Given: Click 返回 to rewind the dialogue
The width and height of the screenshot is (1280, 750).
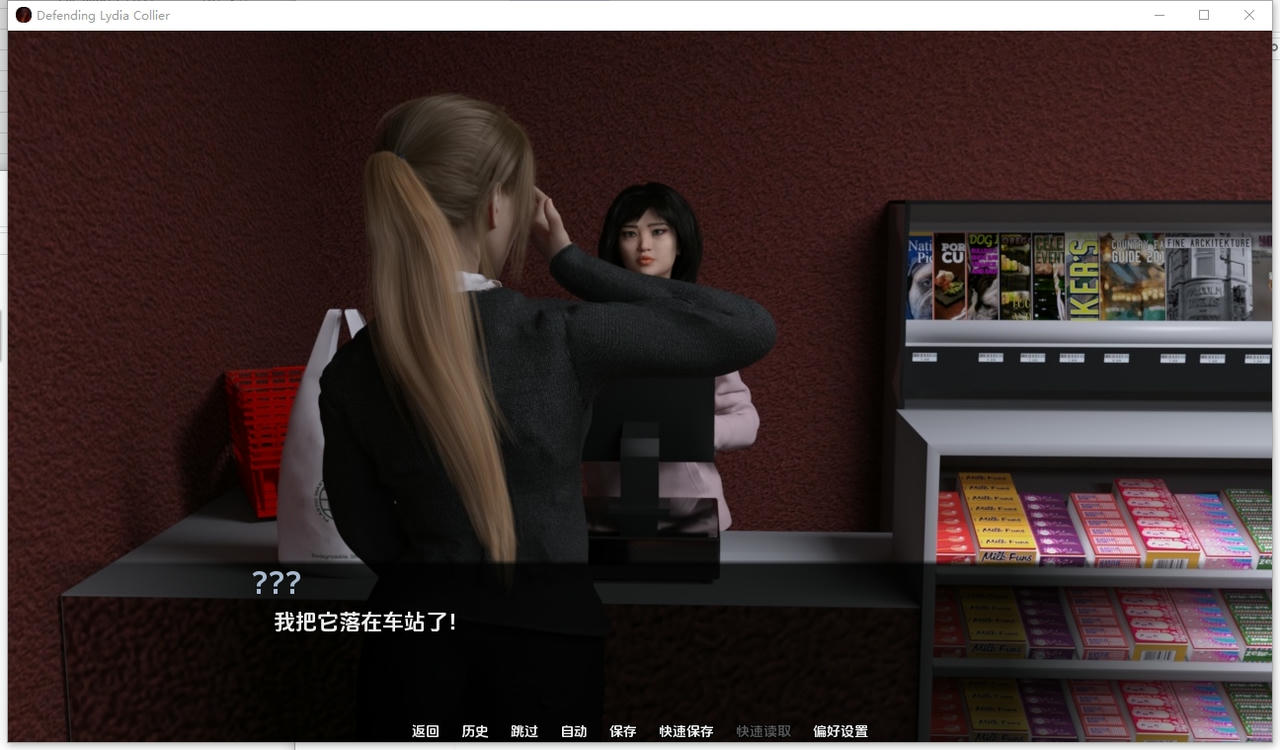Looking at the screenshot, I should click(x=426, y=731).
